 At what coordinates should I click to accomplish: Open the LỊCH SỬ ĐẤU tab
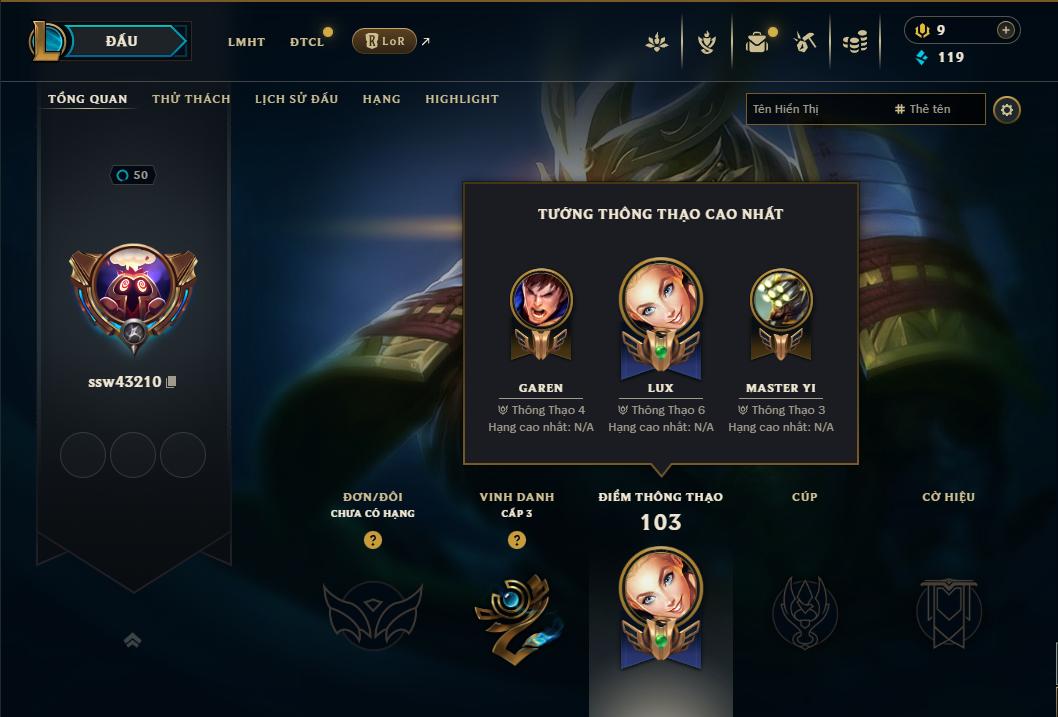pos(296,99)
